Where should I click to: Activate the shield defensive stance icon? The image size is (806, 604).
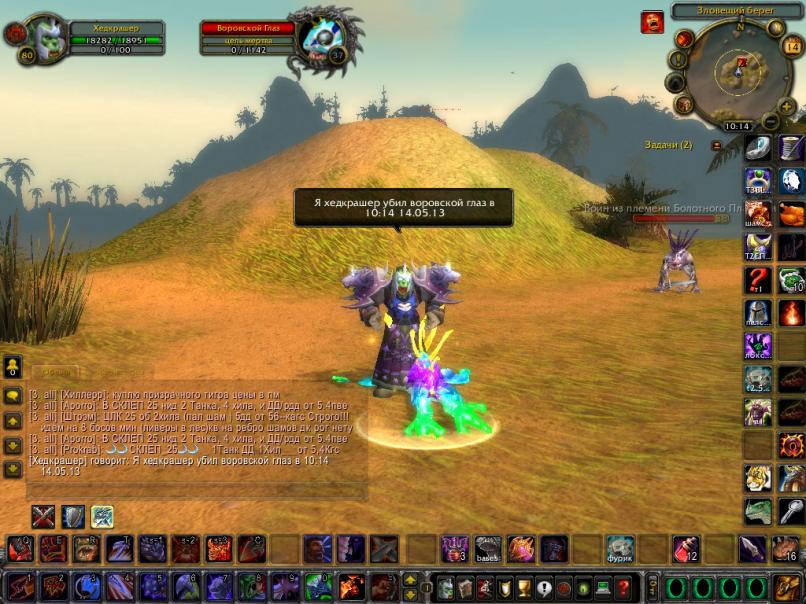click(73, 516)
